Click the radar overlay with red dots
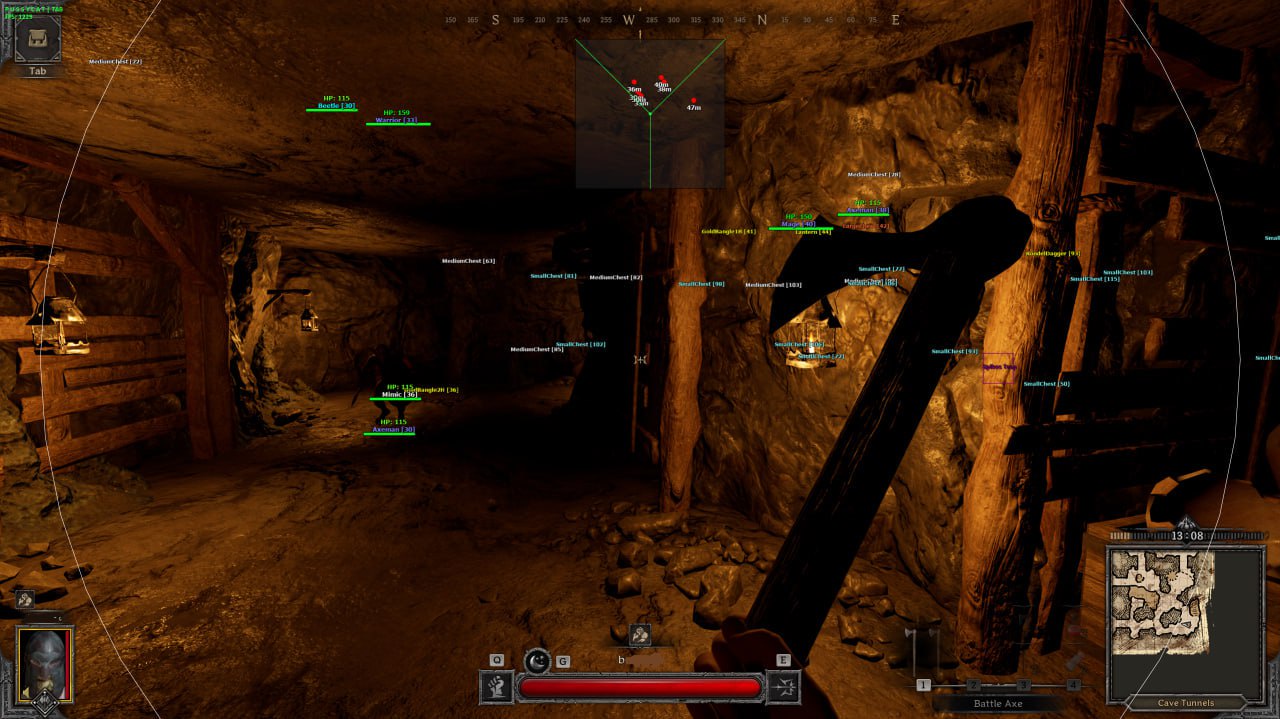The height and width of the screenshot is (719, 1280). tap(649, 113)
